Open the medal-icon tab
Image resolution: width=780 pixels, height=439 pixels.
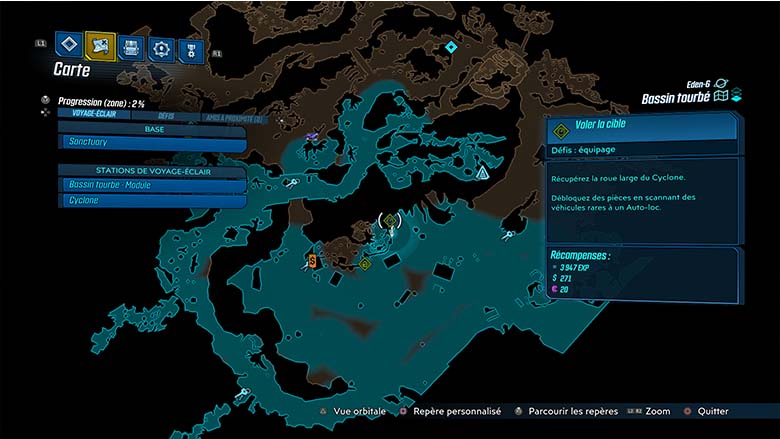[x=189, y=48]
